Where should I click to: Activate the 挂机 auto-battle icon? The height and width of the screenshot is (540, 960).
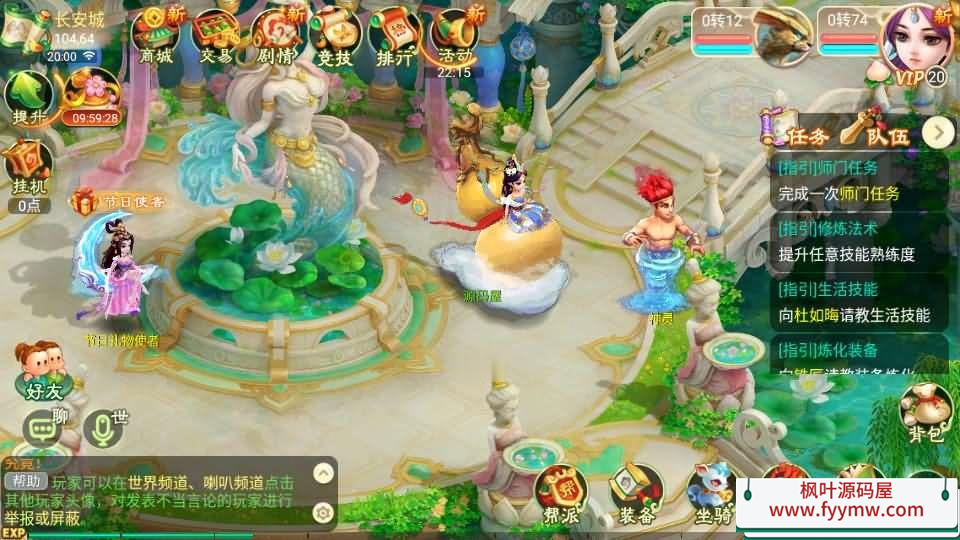click(27, 168)
